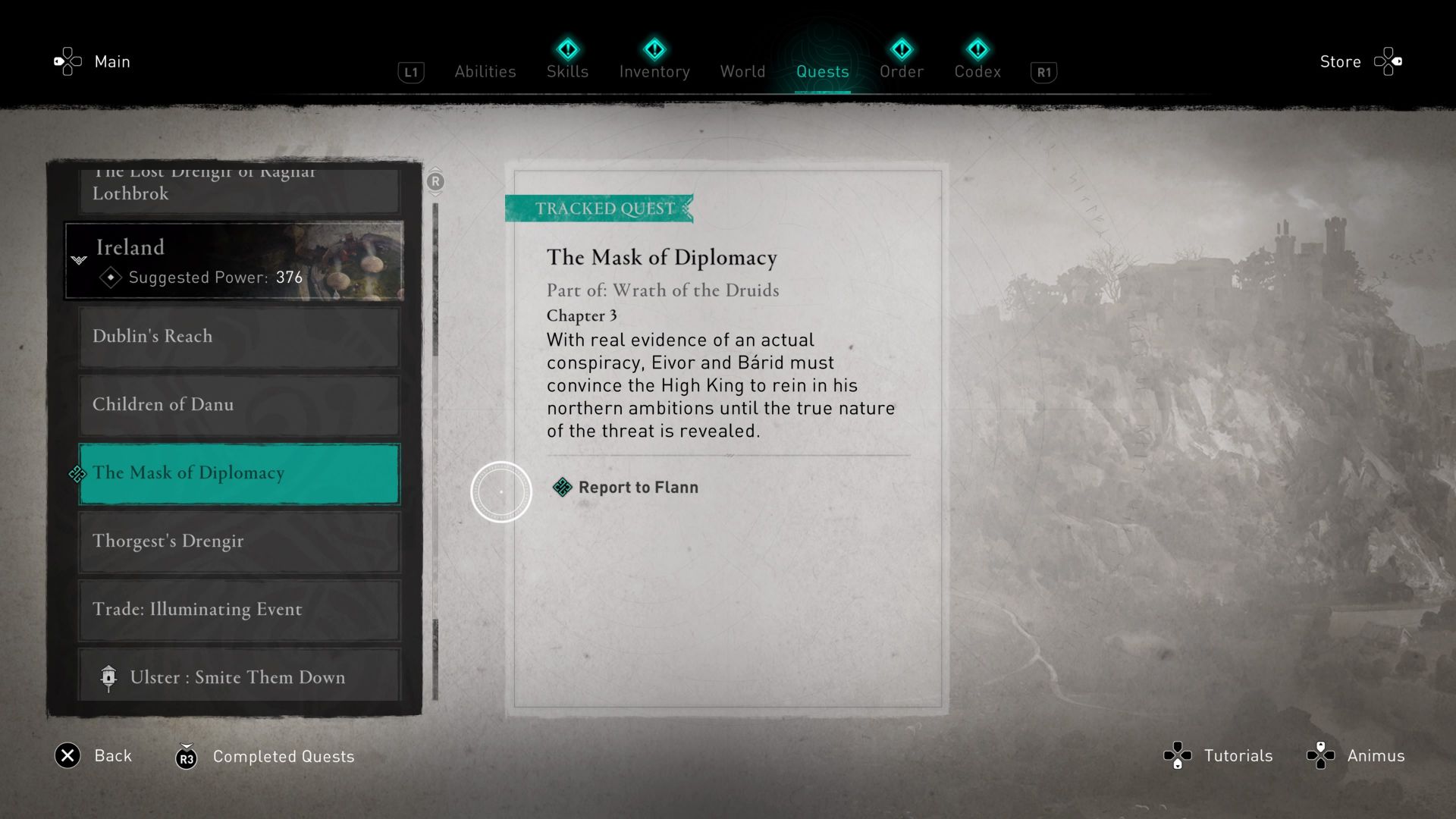Open the World menu
The height and width of the screenshot is (819, 1456).
click(742, 71)
